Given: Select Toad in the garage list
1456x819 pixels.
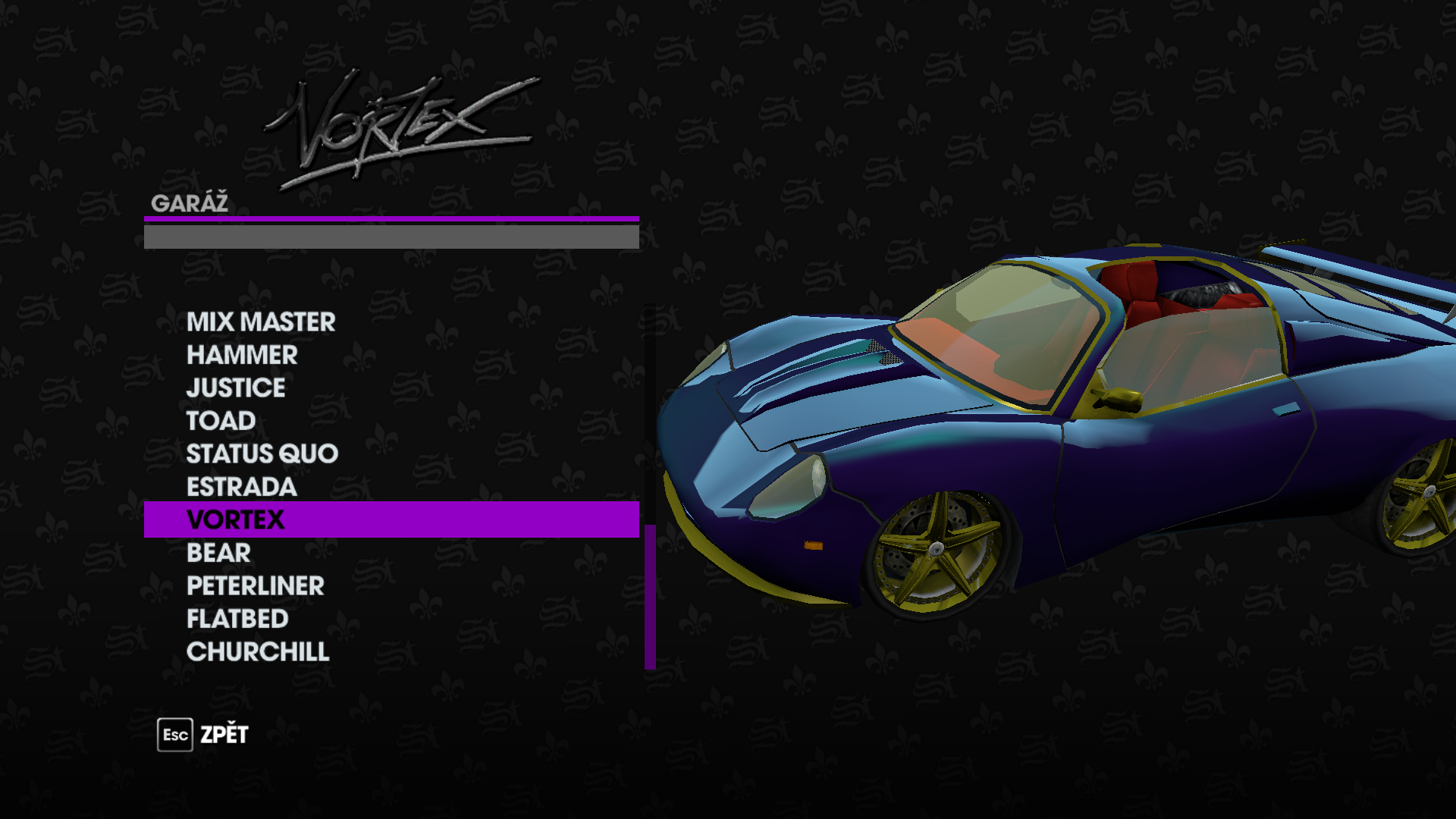Looking at the screenshot, I should (x=221, y=421).
